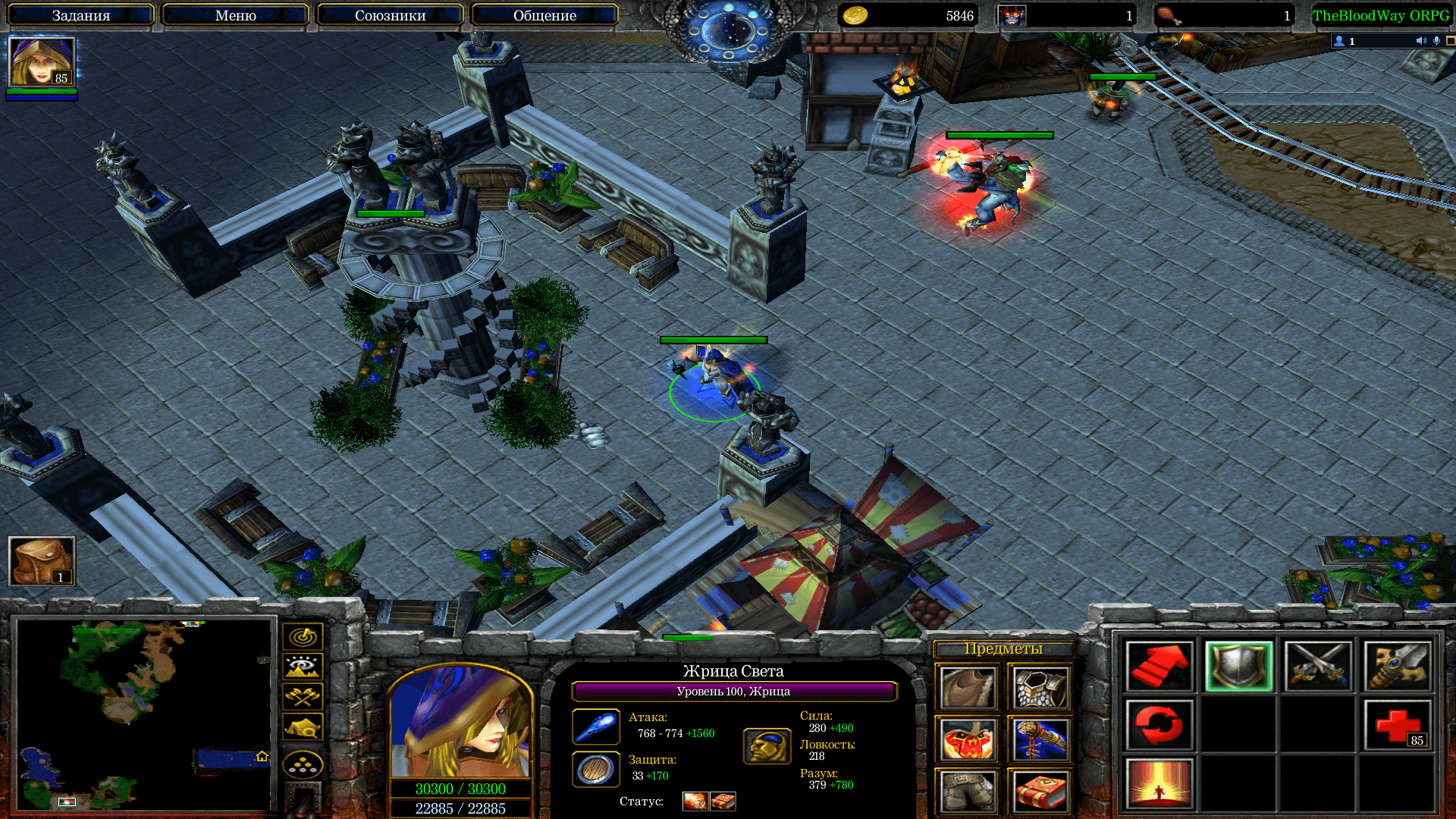Activate the minimap signal ping button
This screenshot has height=819, width=1456.
point(303,636)
